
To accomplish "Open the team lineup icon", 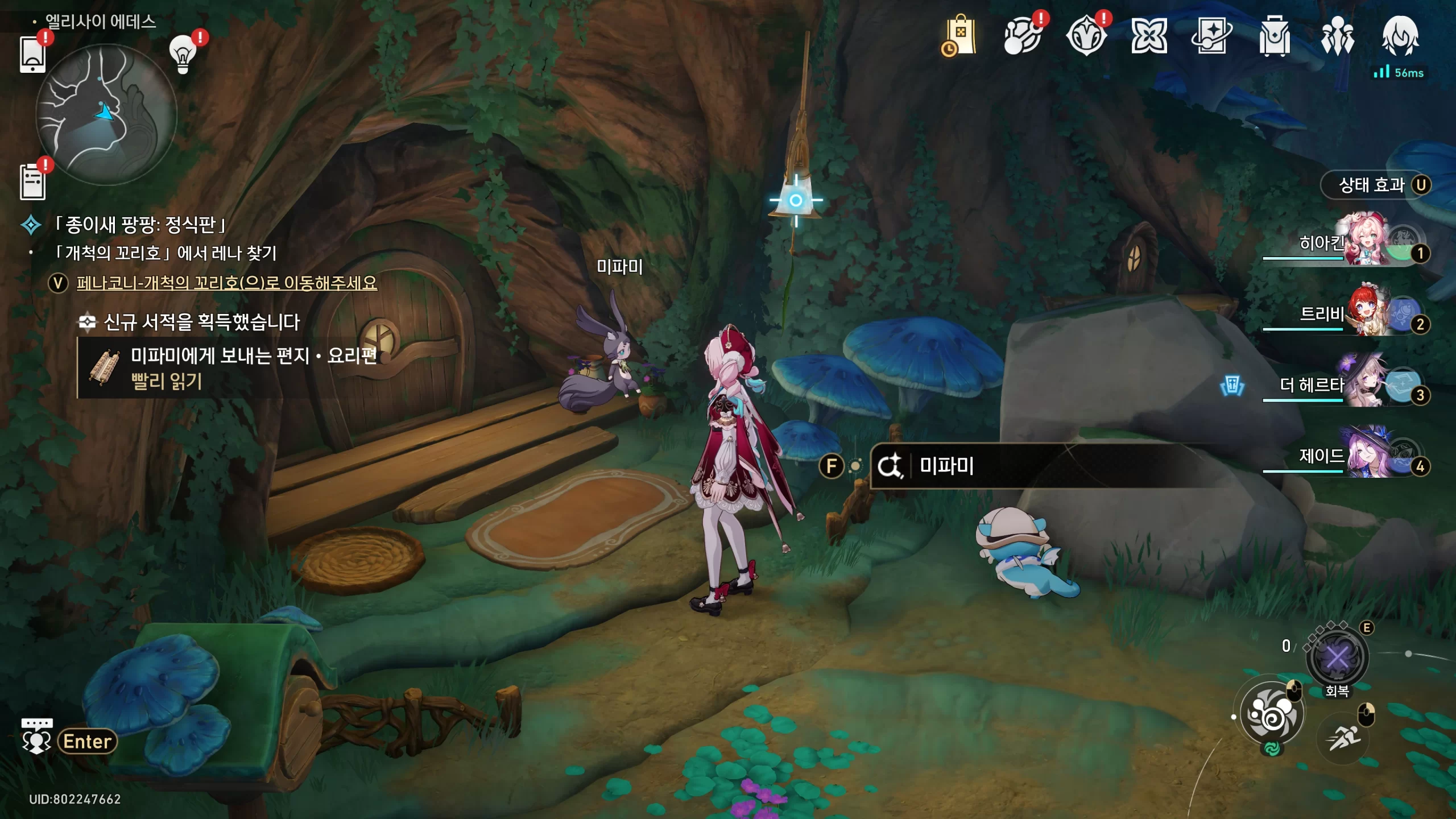I will coord(1338,36).
